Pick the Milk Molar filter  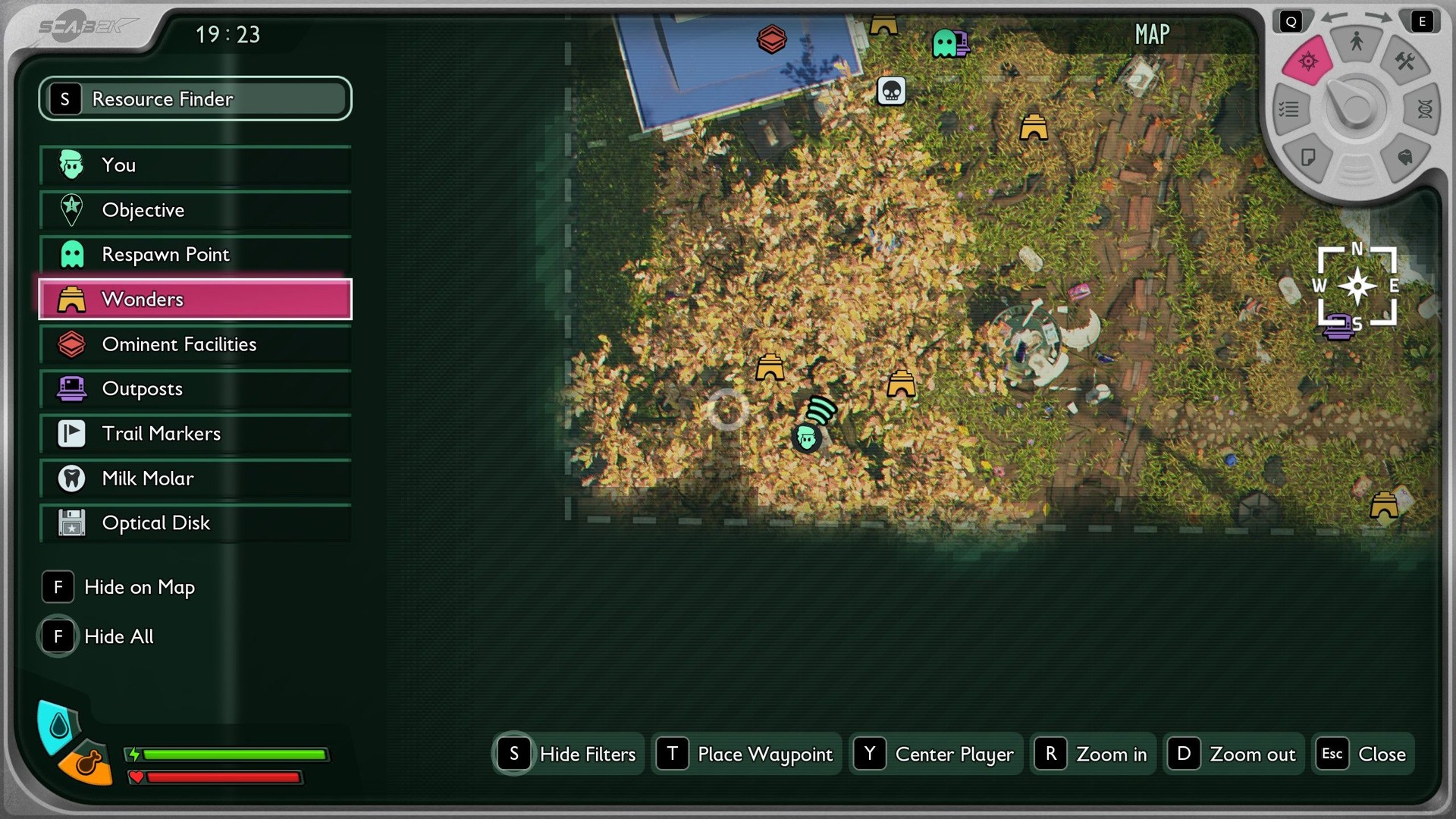[x=195, y=479]
